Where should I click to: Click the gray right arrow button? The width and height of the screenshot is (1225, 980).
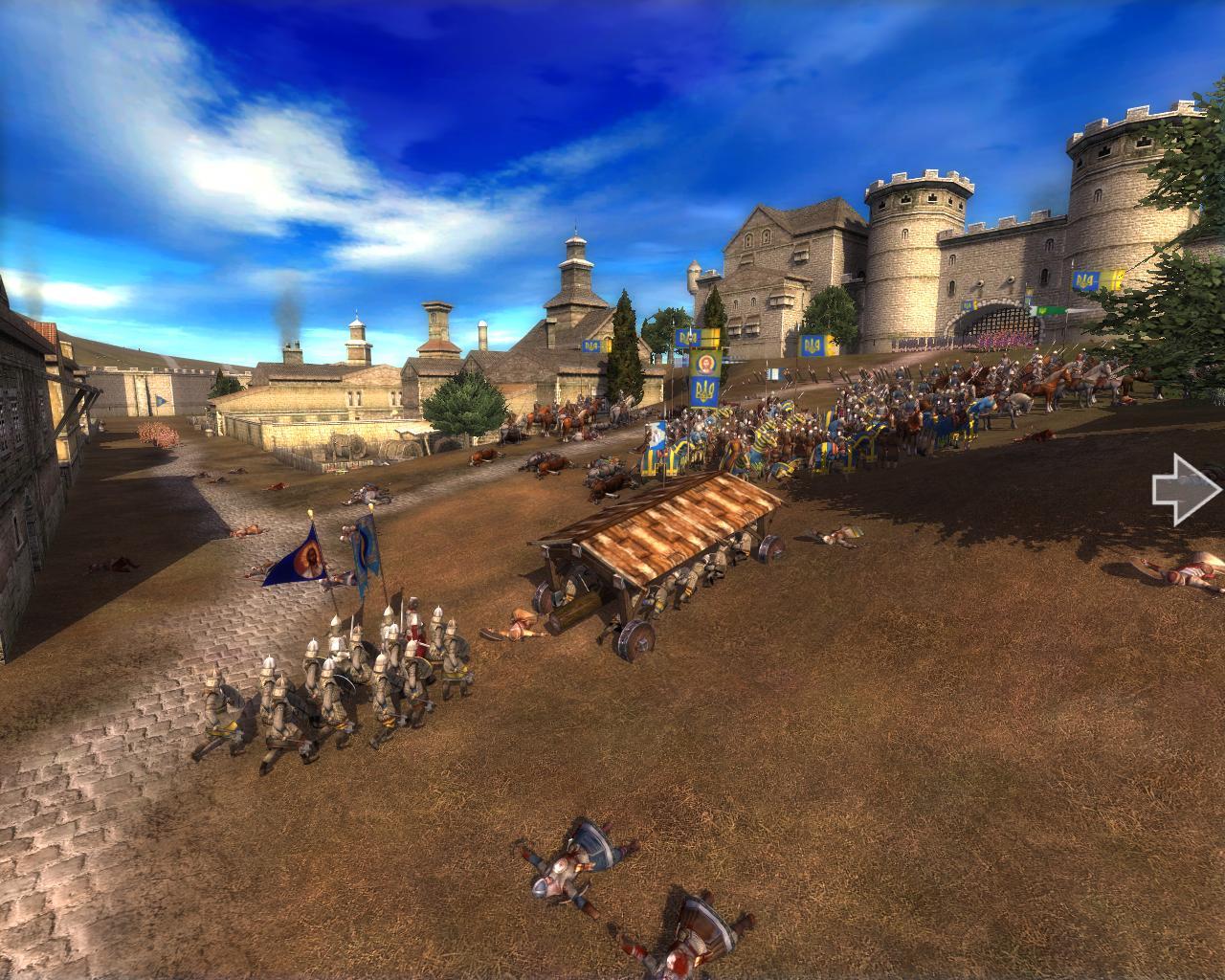tap(1187, 490)
